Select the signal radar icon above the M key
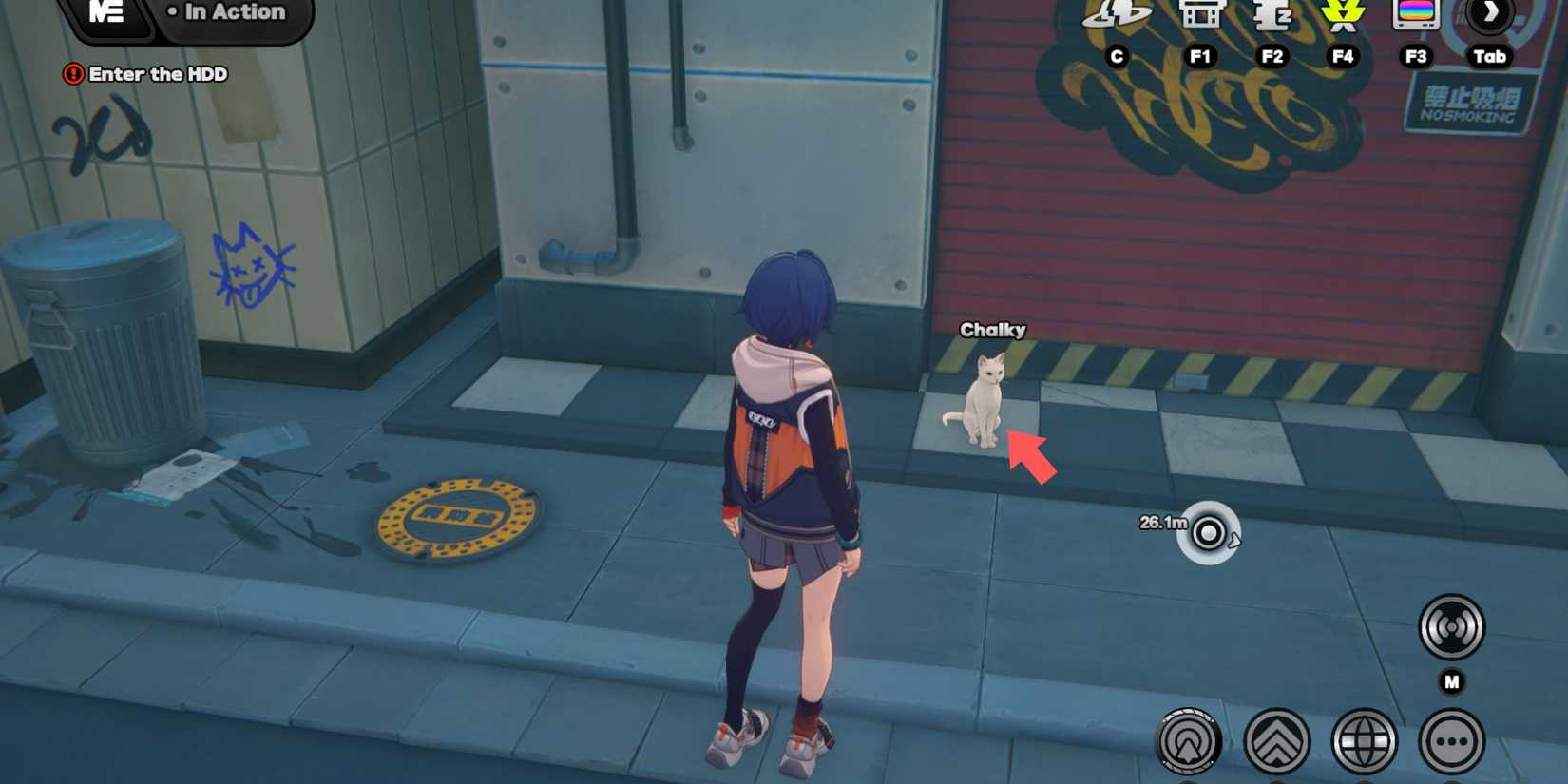Viewport: 1568px width, 784px height. (x=1451, y=627)
